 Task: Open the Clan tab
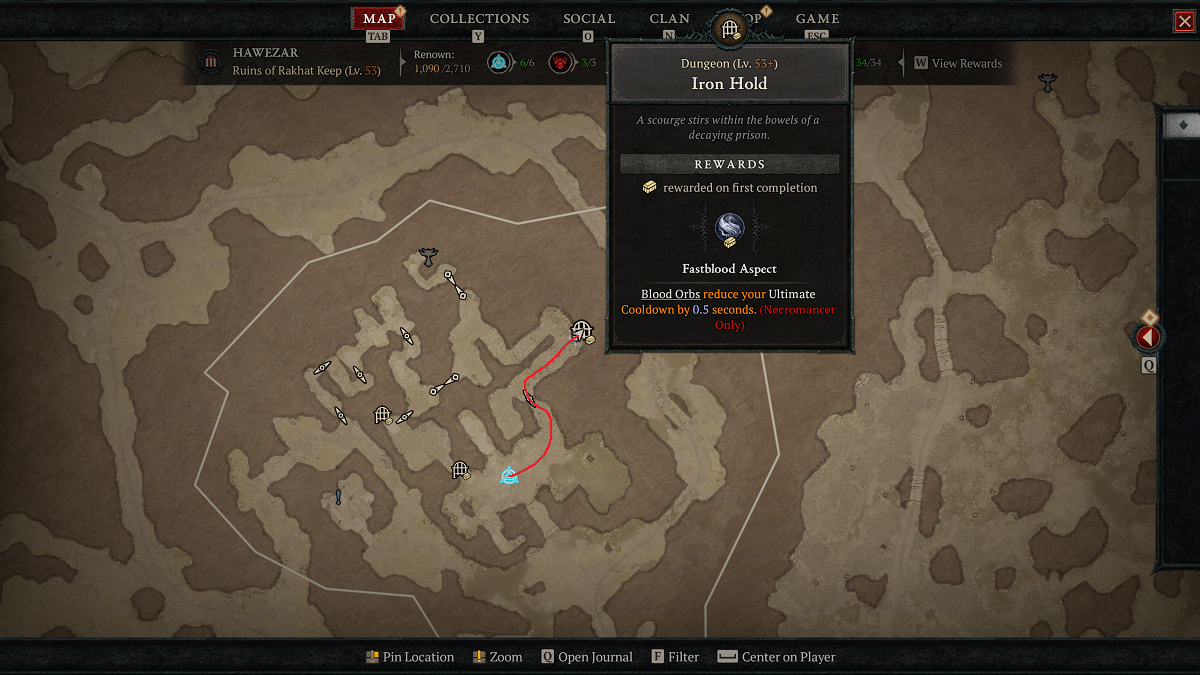tap(669, 19)
